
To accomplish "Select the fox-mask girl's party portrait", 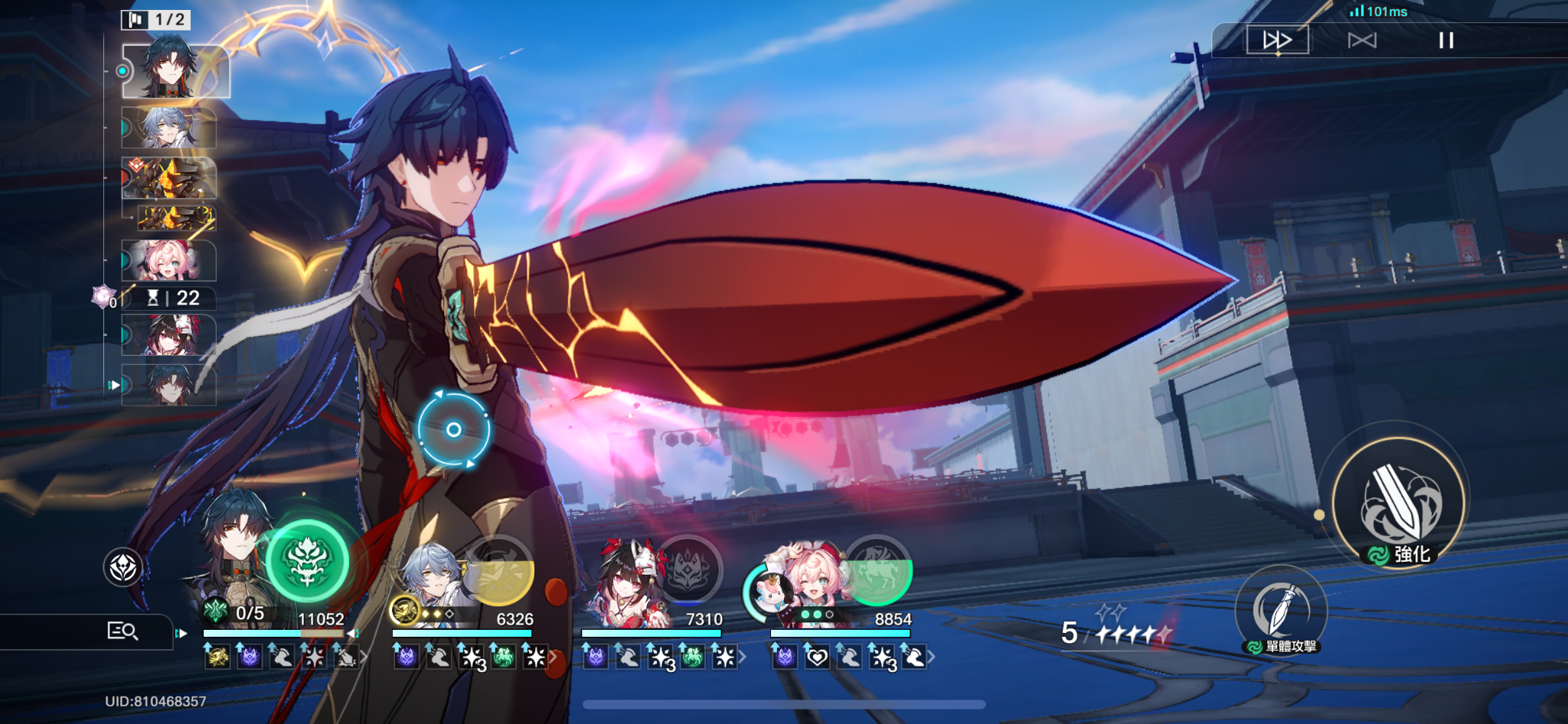I will click(627, 580).
